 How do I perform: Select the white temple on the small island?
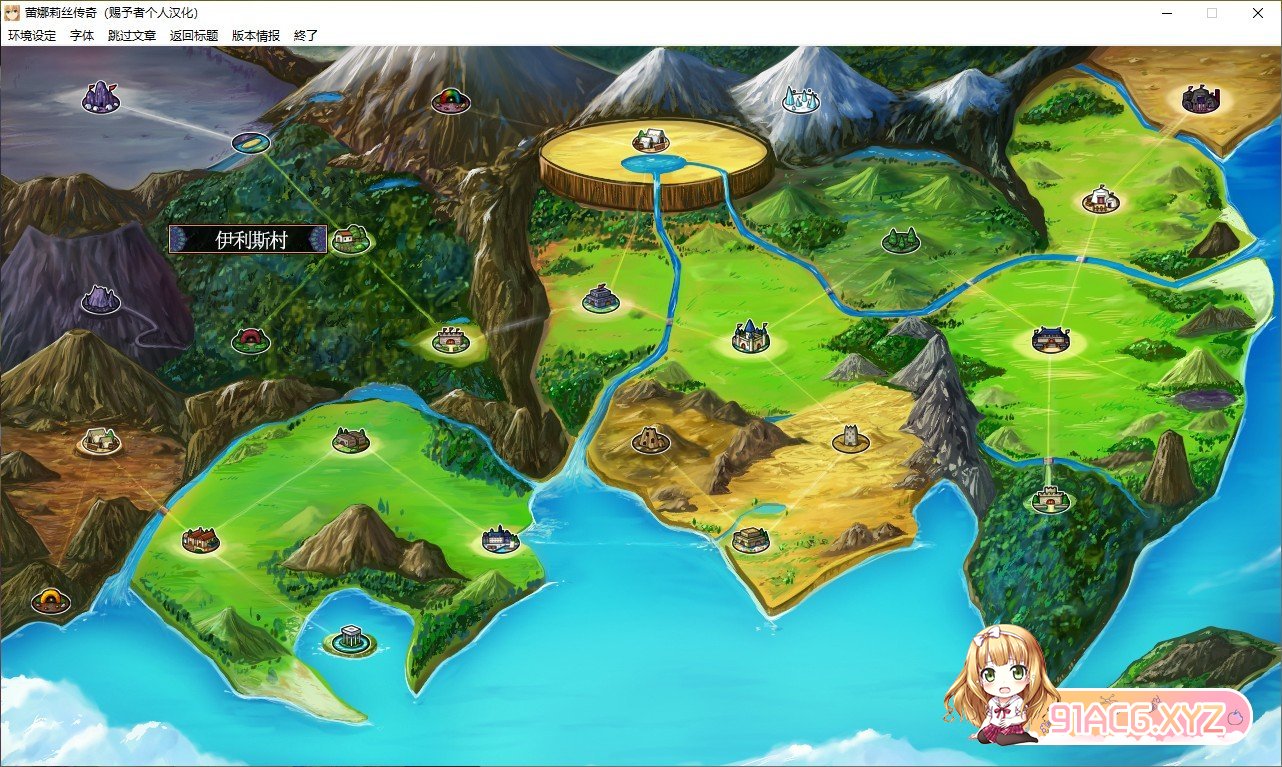pos(350,637)
